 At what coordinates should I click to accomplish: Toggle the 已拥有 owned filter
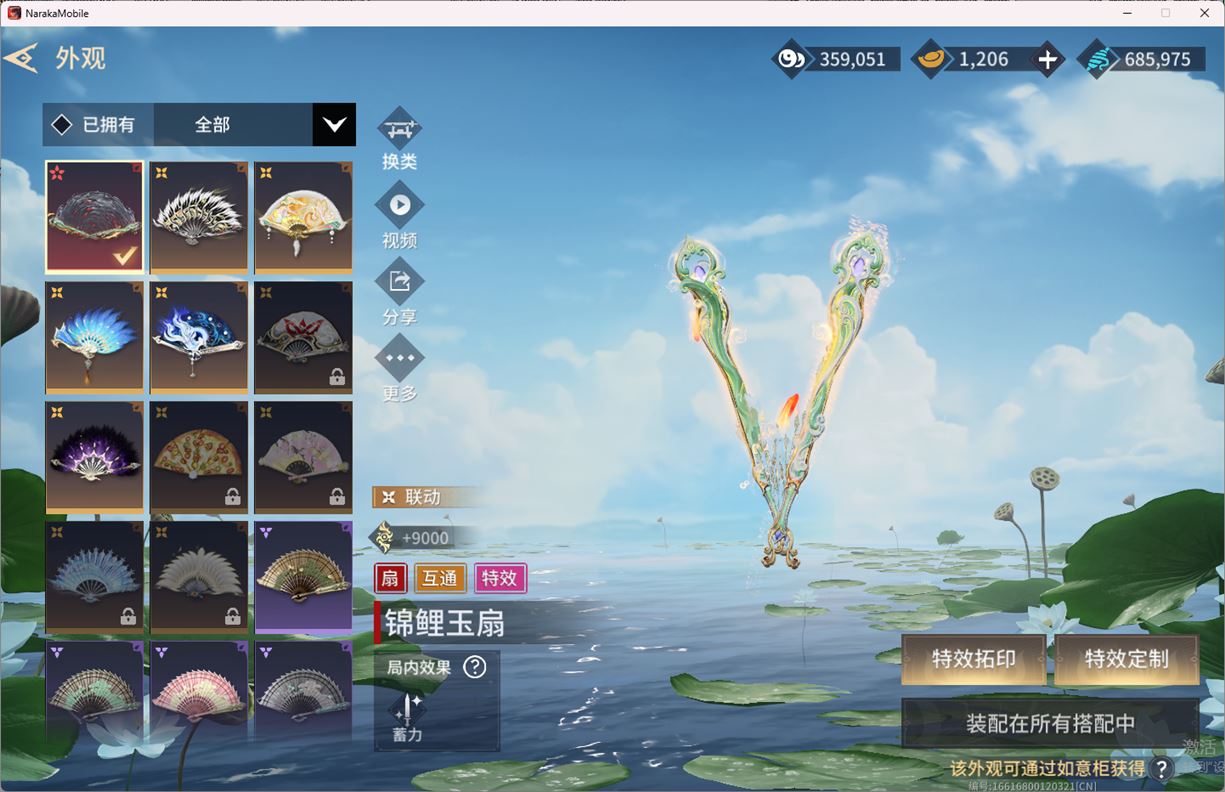point(63,125)
